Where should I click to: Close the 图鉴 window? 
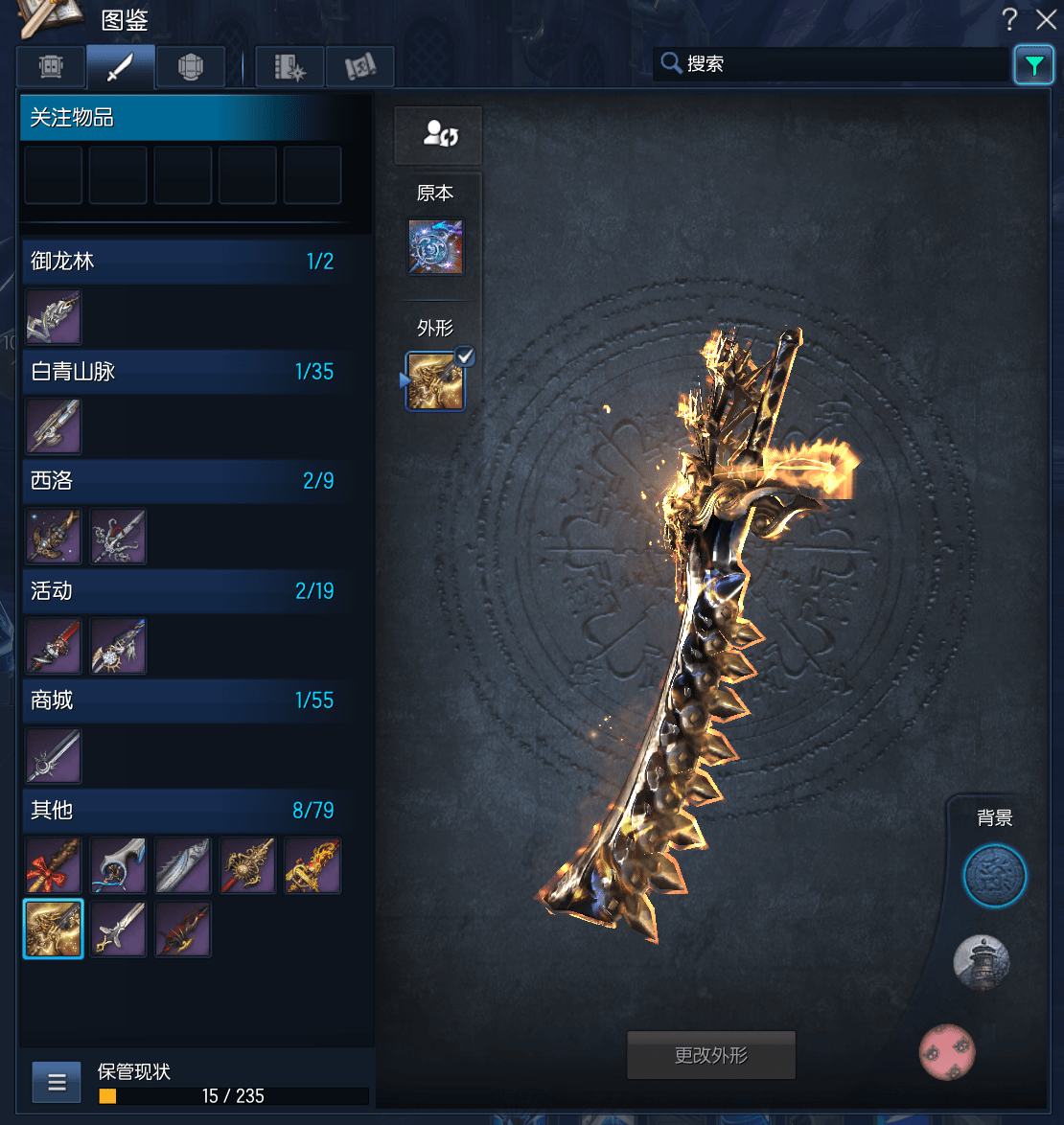coord(1046,19)
